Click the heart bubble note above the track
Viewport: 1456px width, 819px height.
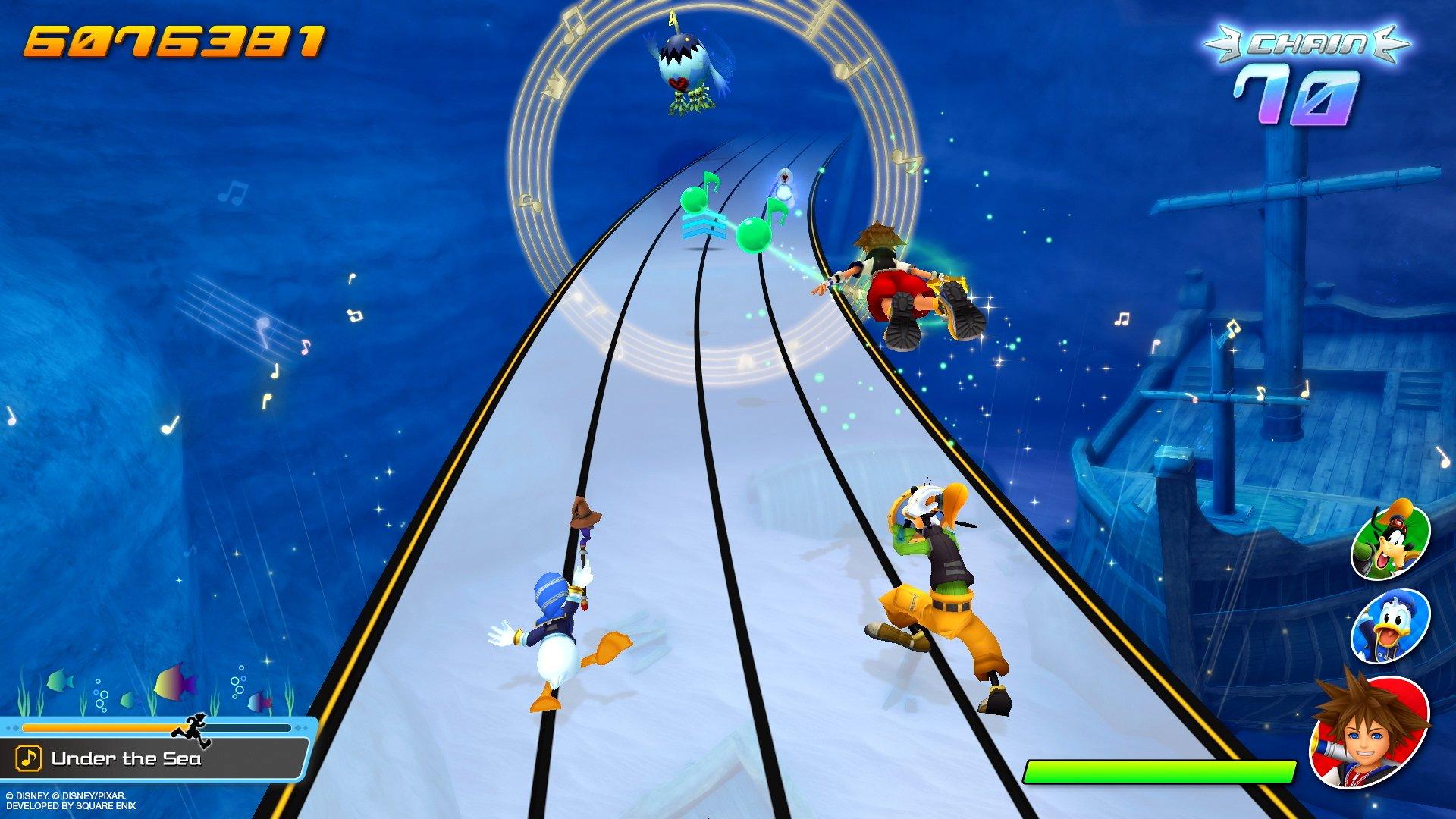785,178
